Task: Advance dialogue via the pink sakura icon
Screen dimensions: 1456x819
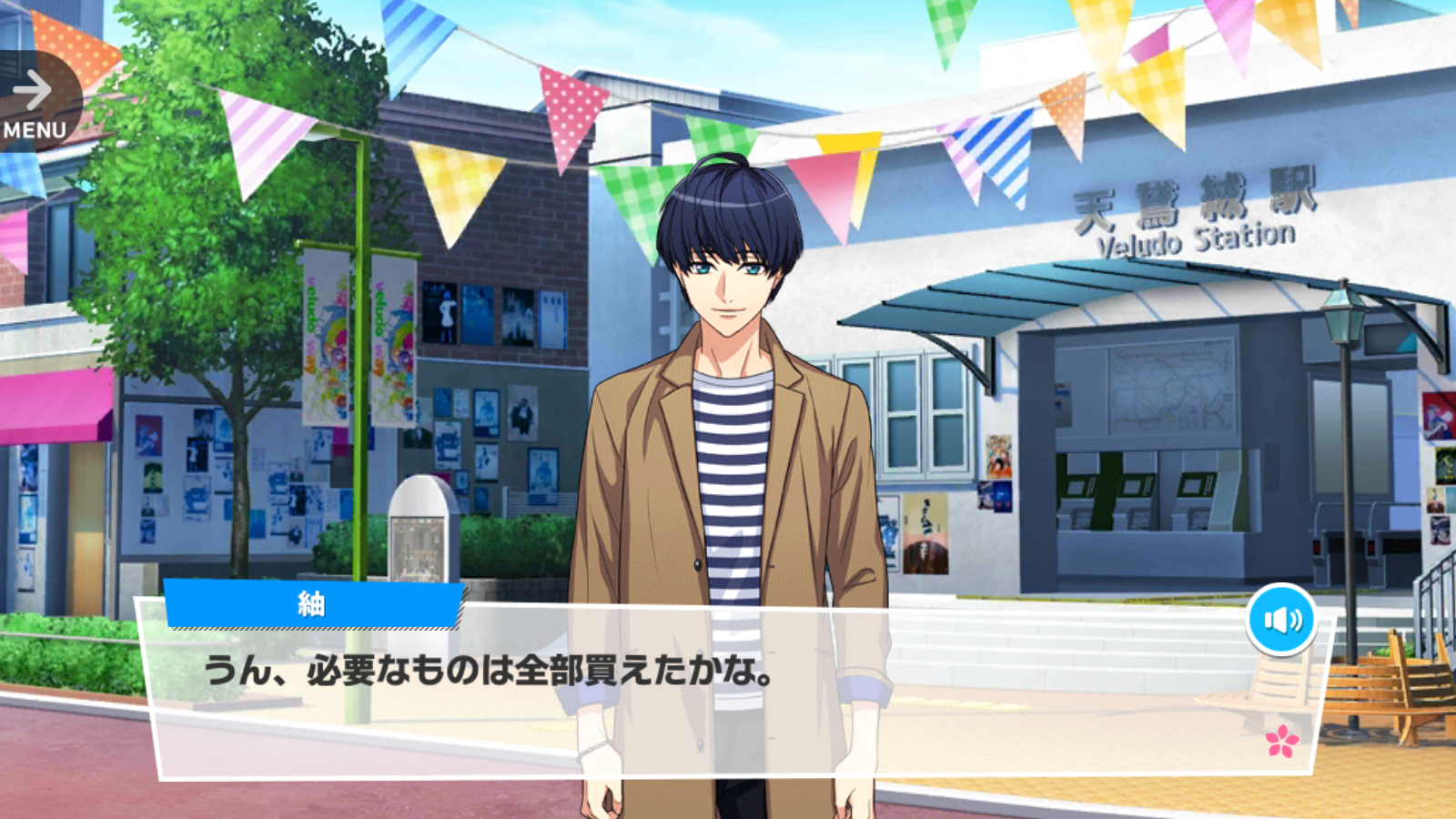Action: click(1282, 741)
